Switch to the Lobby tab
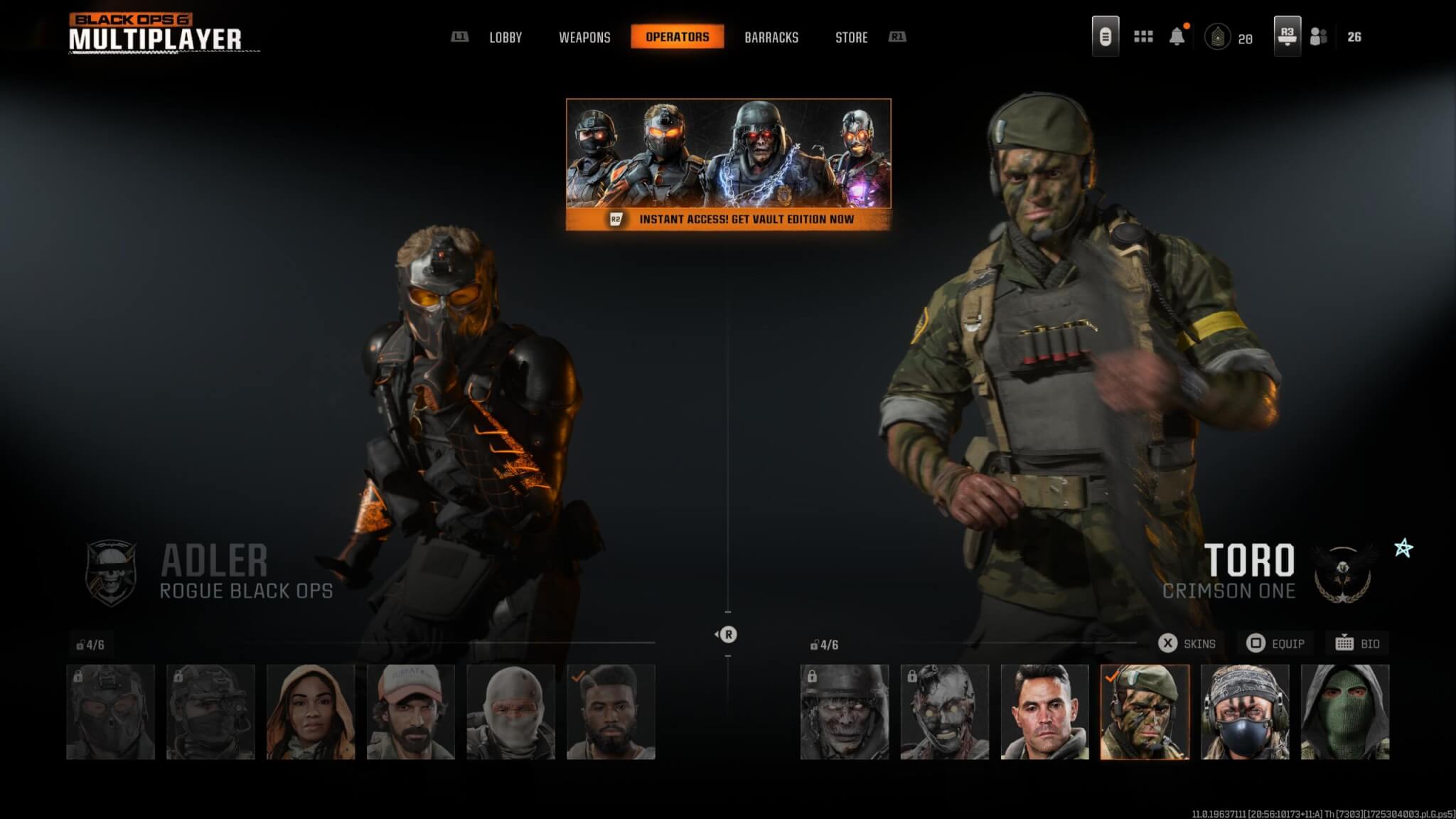The height and width of the screenshot is (819, 1456). tap(505, 38)
